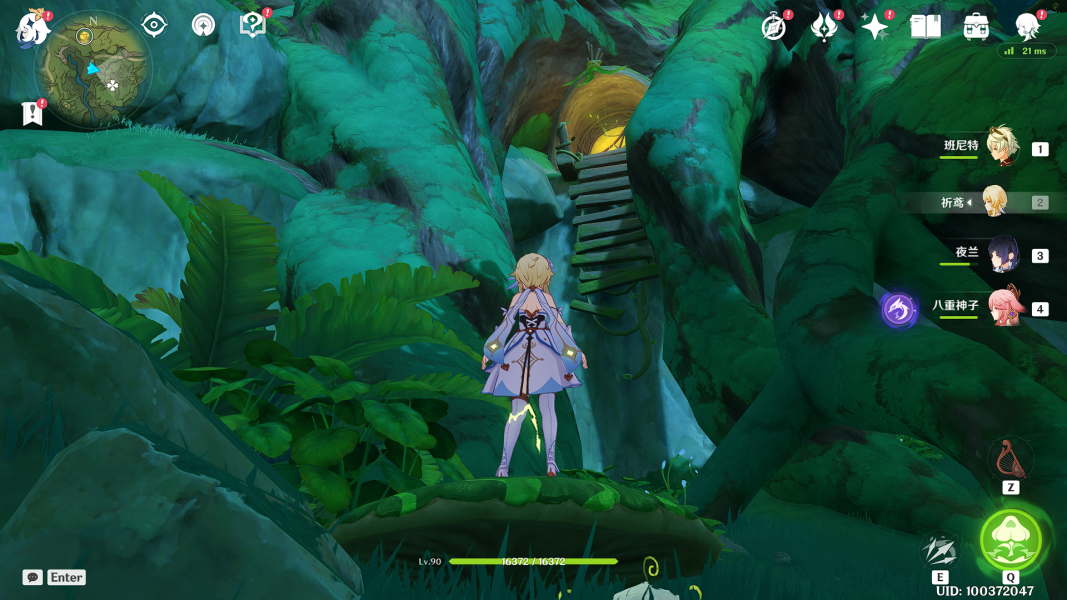
Task: Select party member 祈鸢
Action: [x=994, y=202]
